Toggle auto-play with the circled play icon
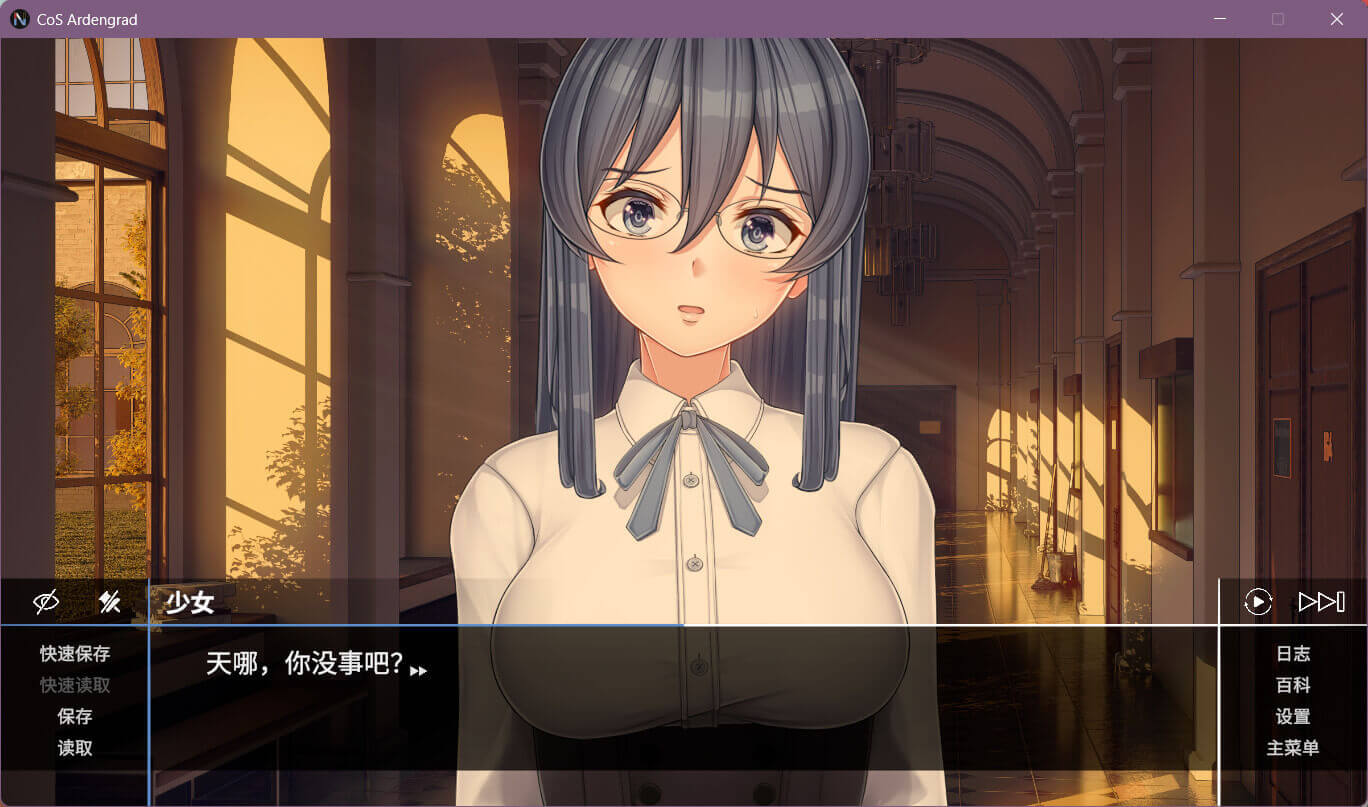1368x807 pixels. [1257, 602]
